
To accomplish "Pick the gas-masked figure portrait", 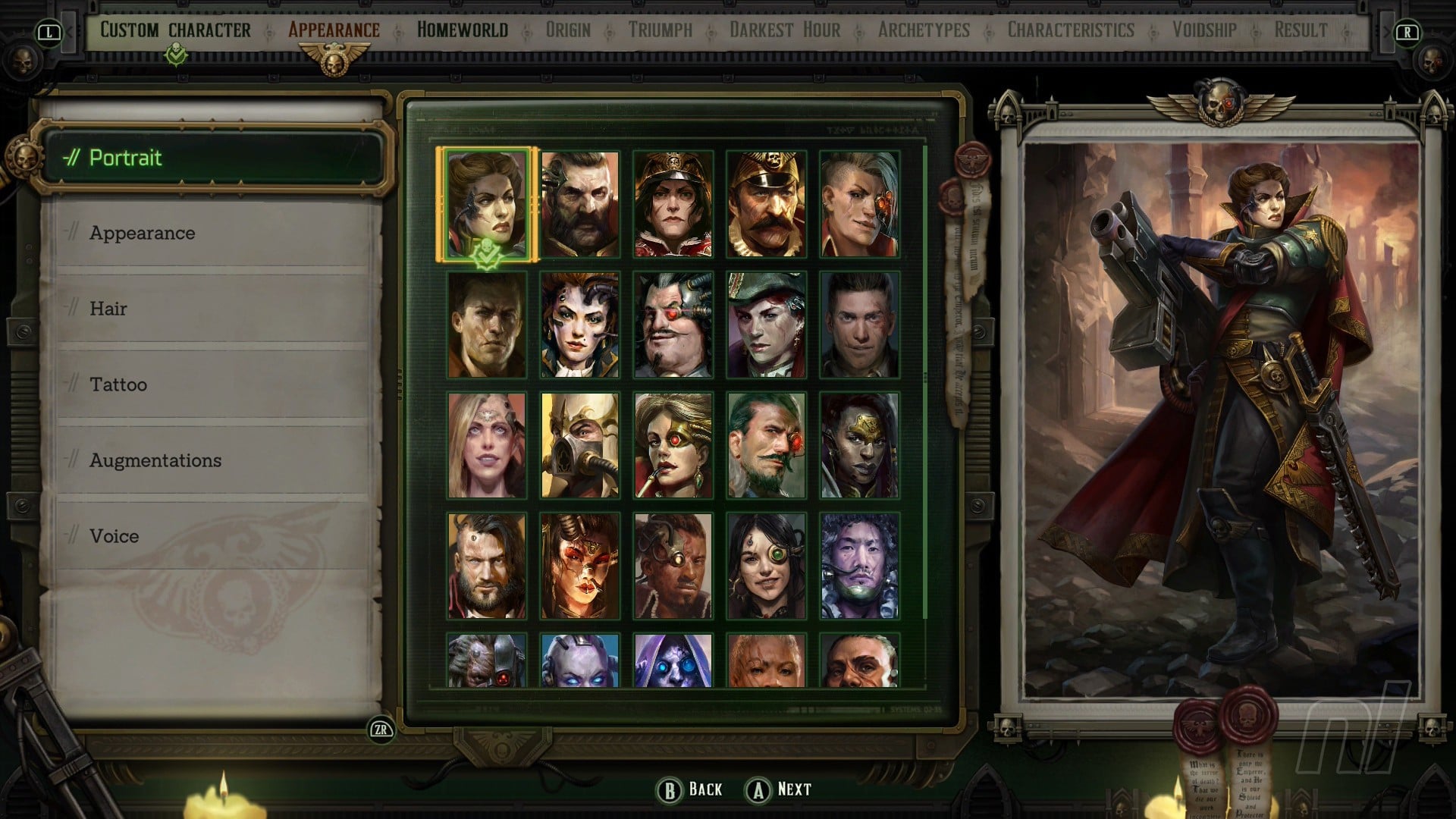I will click(x=580, y=445).
